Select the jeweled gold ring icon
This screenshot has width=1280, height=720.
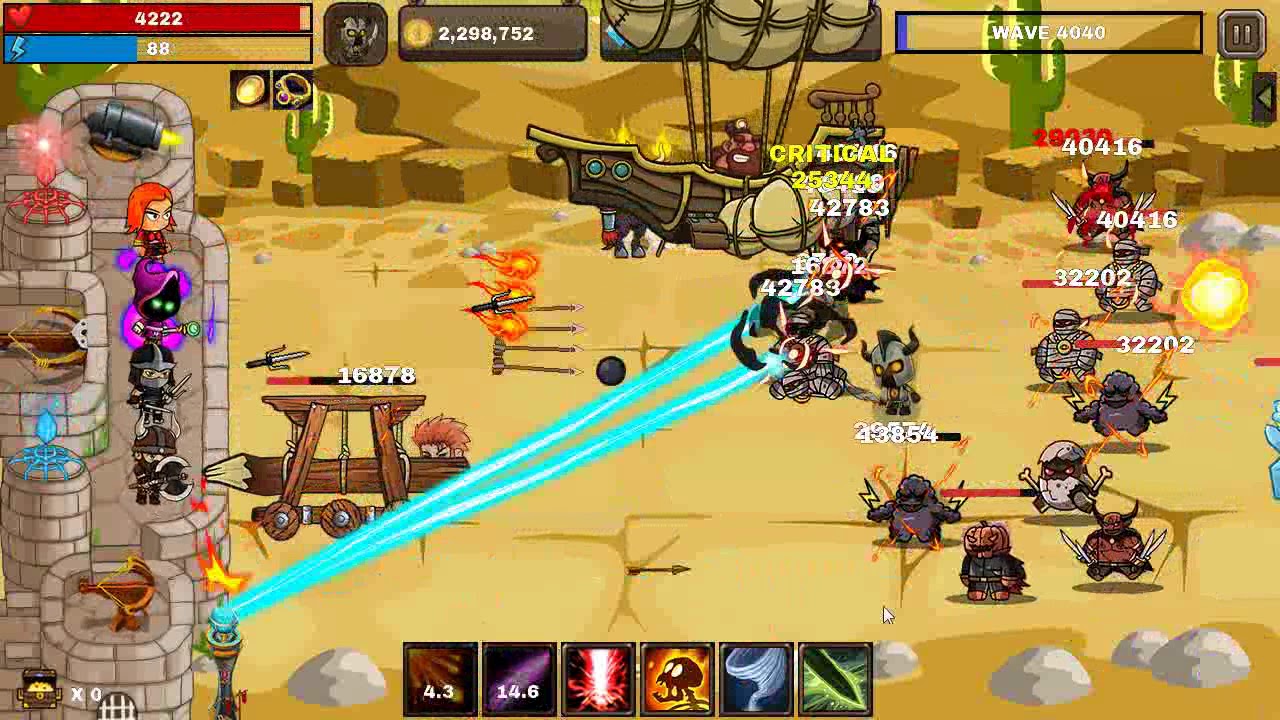tap(292, 91)
